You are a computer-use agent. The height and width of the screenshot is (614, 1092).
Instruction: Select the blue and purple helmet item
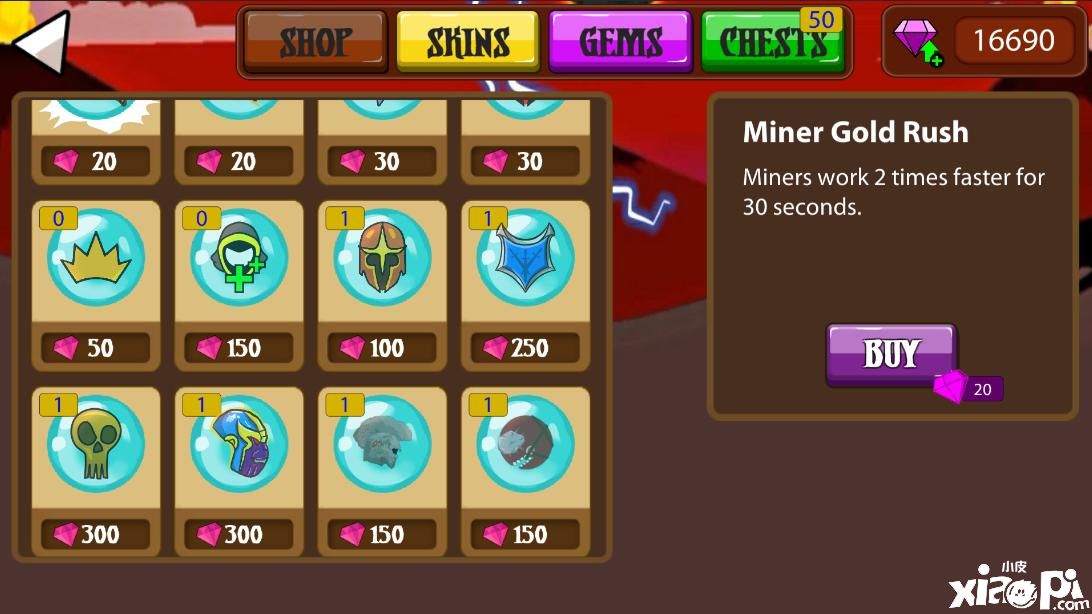click(x=239, y=445)
